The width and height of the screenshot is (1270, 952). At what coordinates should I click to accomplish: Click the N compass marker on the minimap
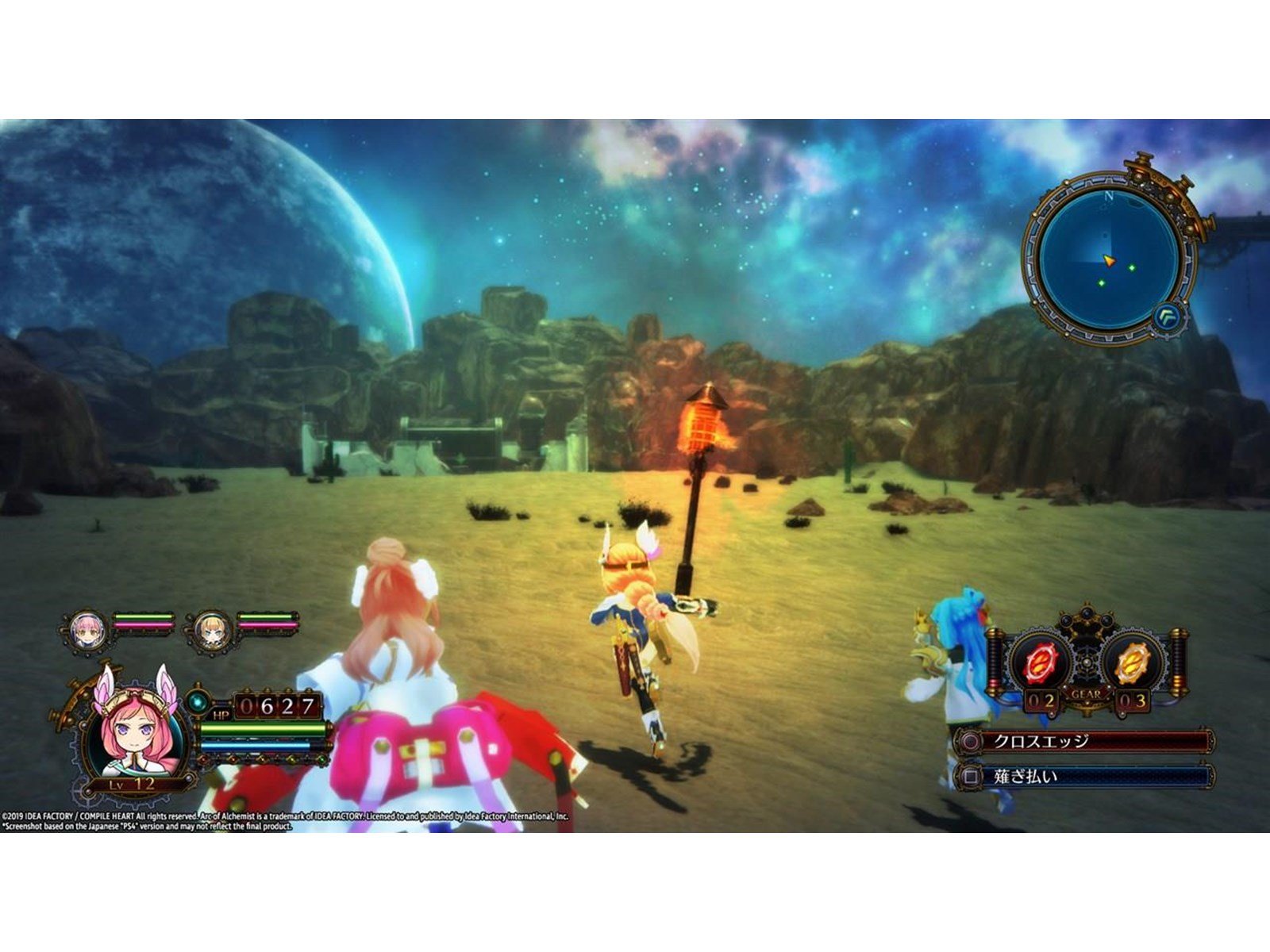1109,196
